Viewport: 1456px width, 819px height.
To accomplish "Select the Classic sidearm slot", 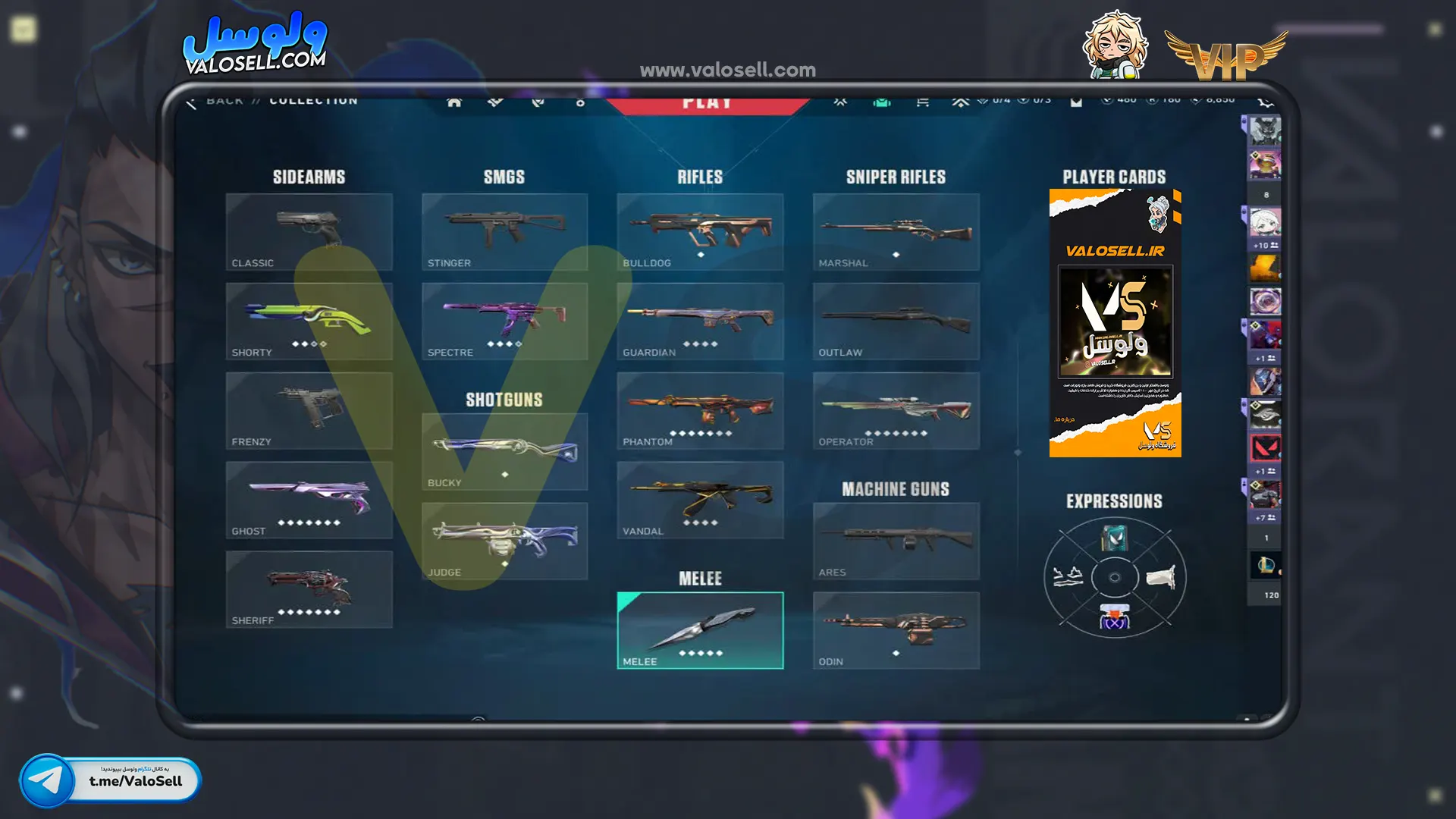I will point(309,231).
